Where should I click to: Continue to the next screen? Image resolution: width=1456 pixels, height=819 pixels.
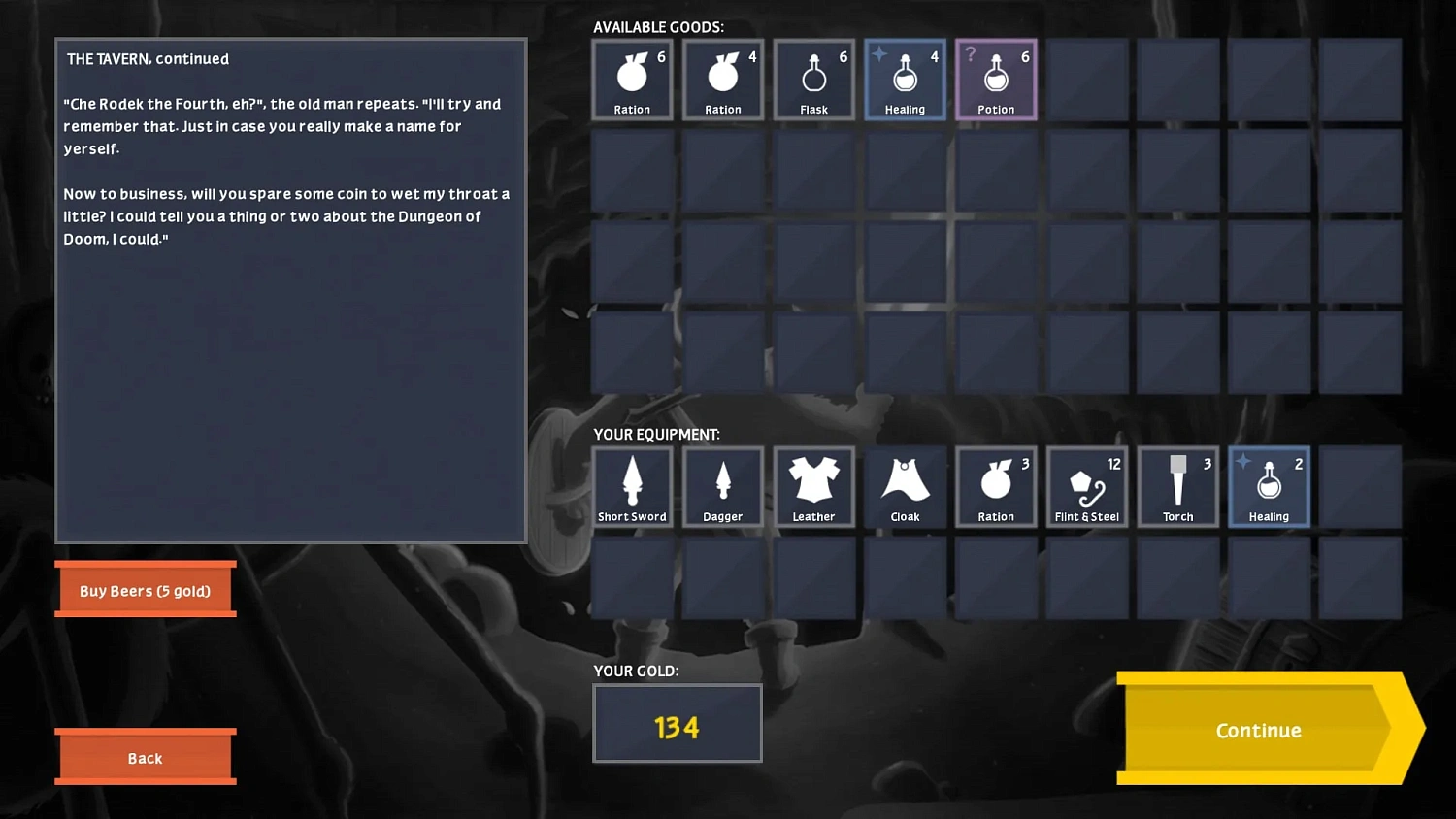point(1259,731)
